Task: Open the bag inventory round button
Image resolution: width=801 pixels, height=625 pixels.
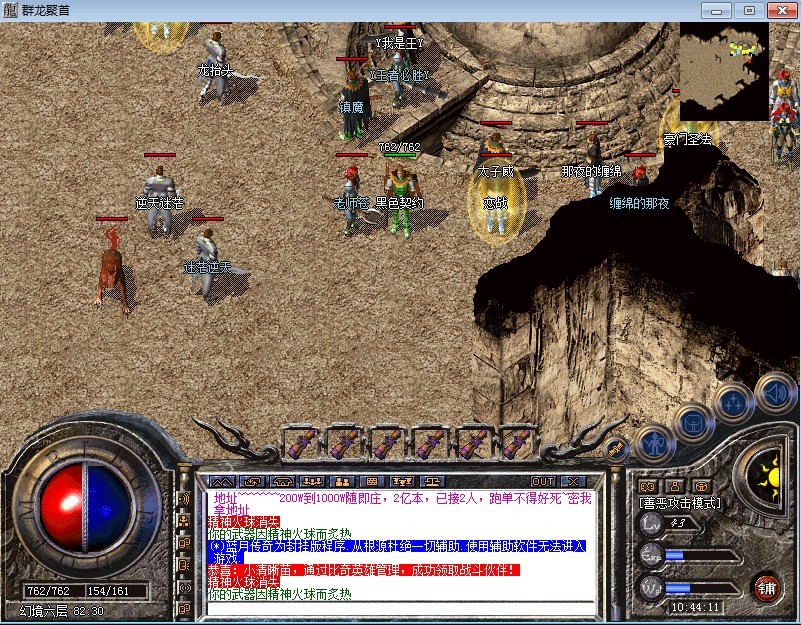Action: [x=693, y=424]
